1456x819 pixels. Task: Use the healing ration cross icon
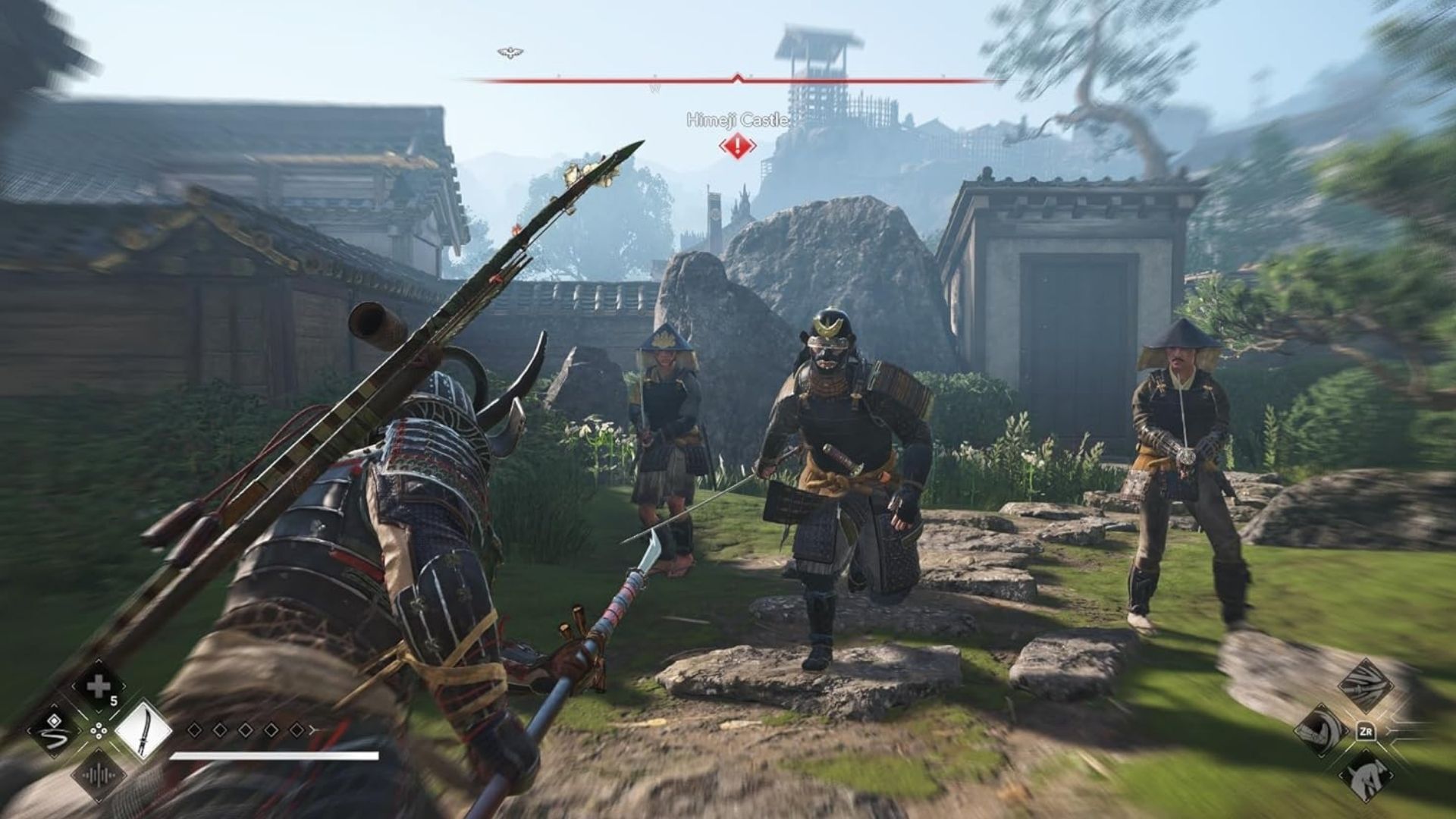pos(99,687)
